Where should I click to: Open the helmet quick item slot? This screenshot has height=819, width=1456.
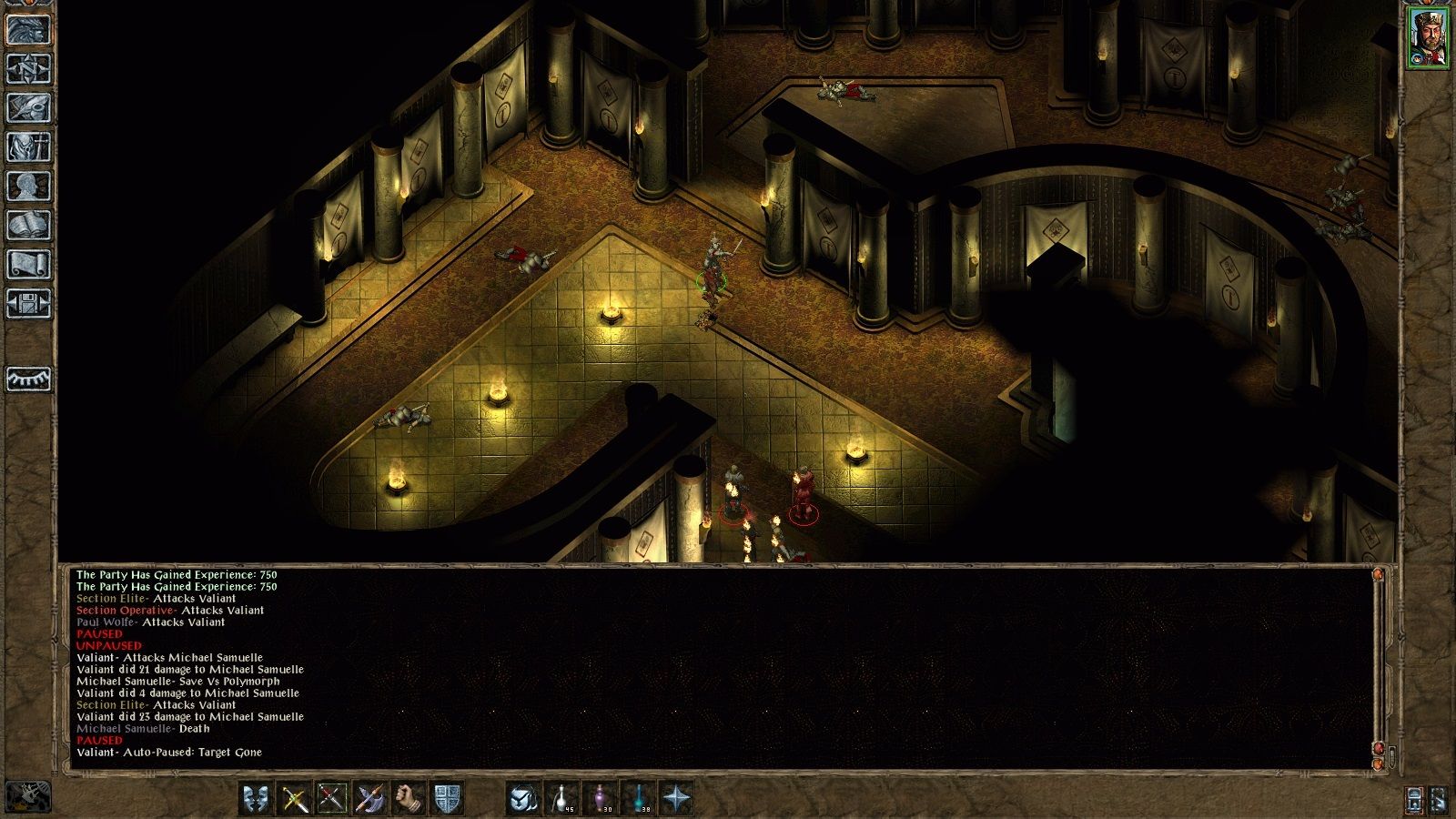pyautogui.click(x=523, y=799)
